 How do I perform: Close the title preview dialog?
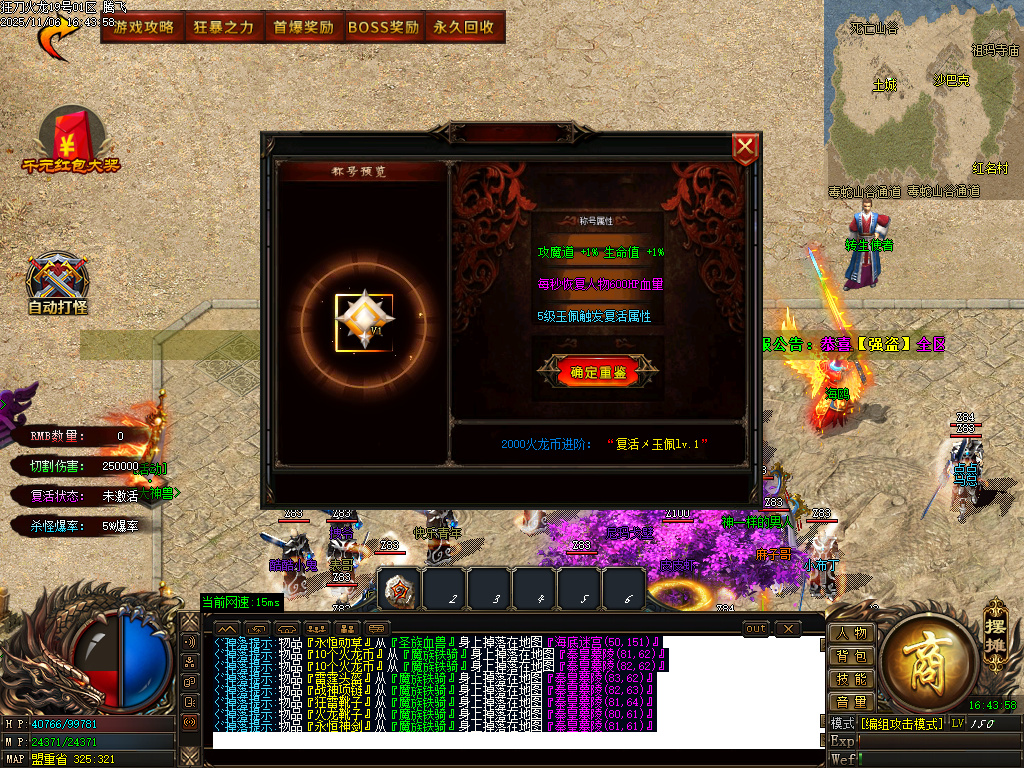tap(745, 149)
